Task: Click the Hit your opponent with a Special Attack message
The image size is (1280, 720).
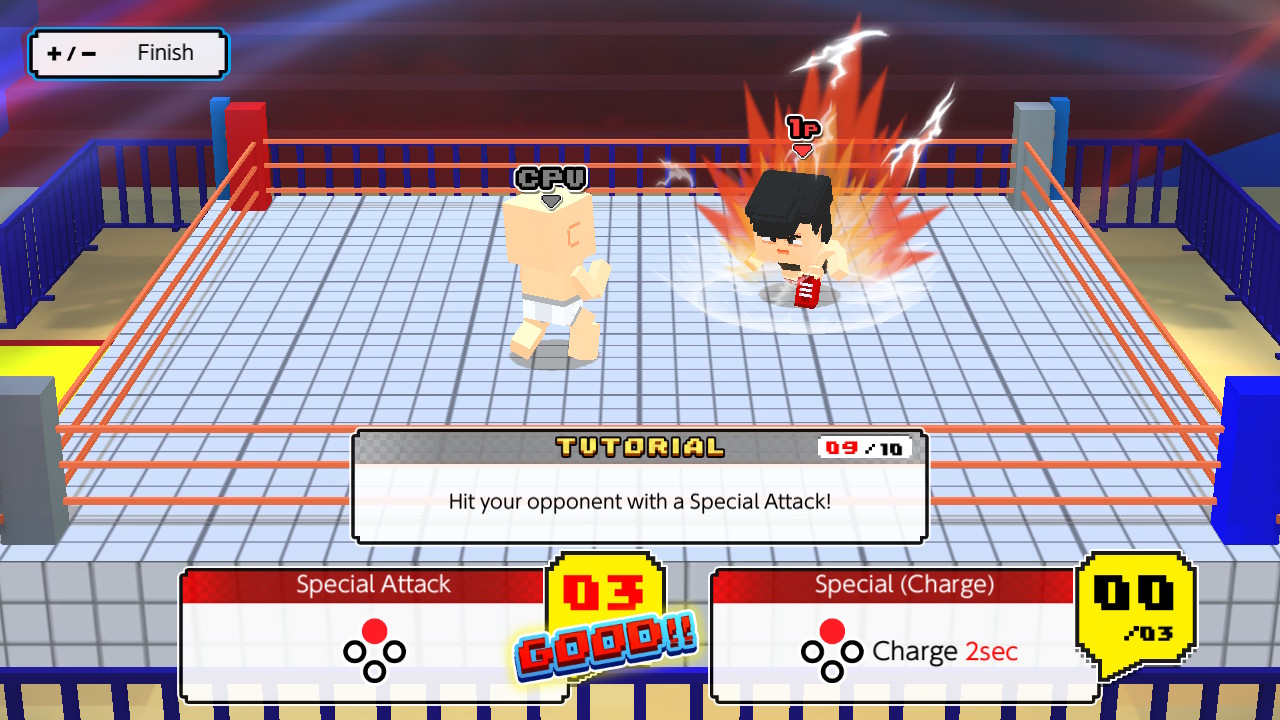Action: [x=639, y=501]
